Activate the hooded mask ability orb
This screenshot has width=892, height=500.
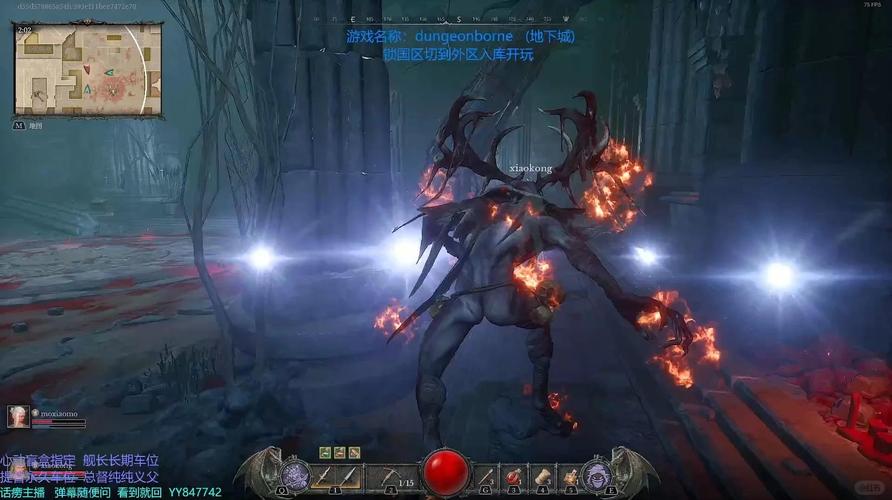(x=598, y=474)
